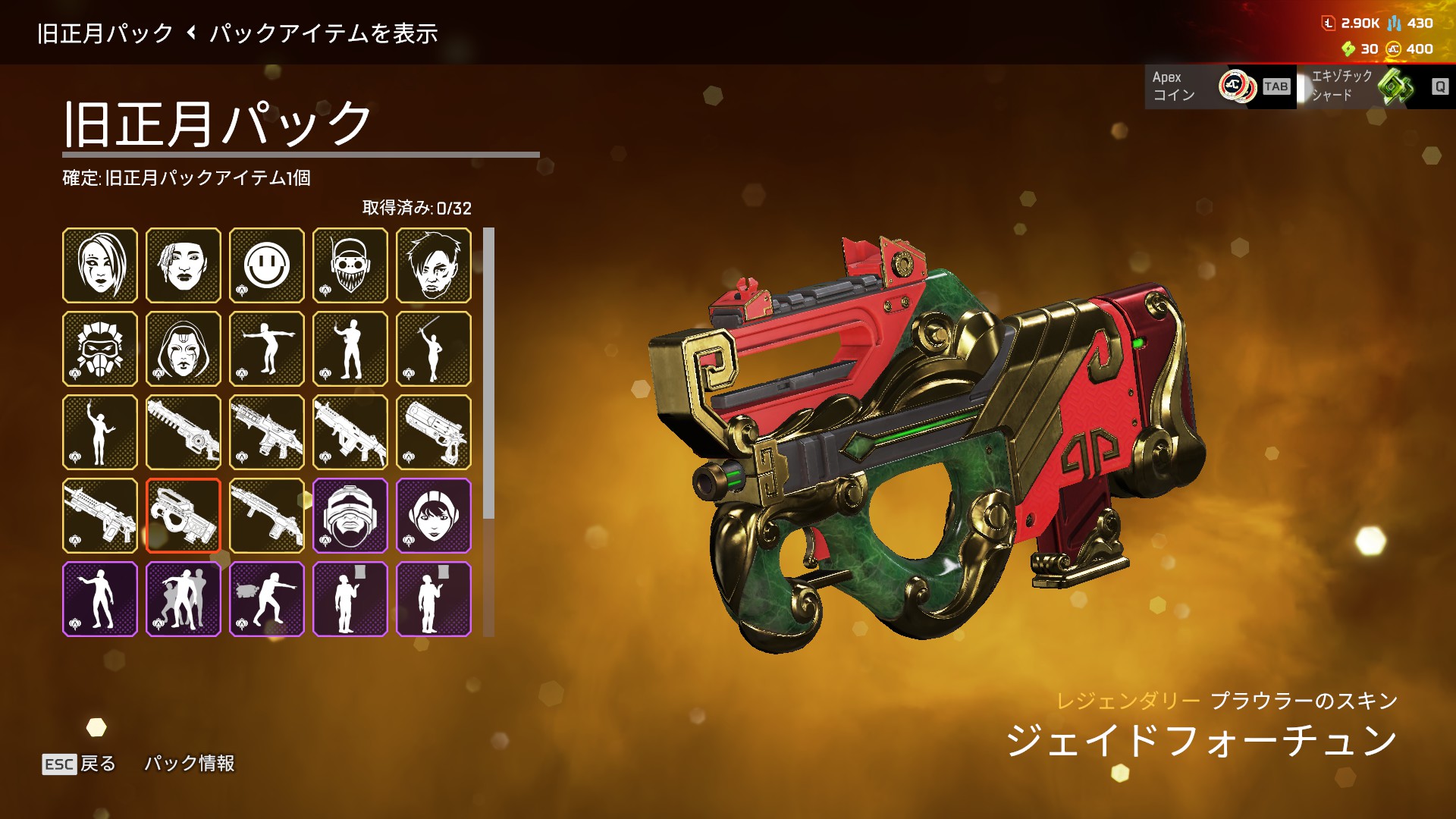Select the hooded face legend skin tile

(x=184, y=349)
